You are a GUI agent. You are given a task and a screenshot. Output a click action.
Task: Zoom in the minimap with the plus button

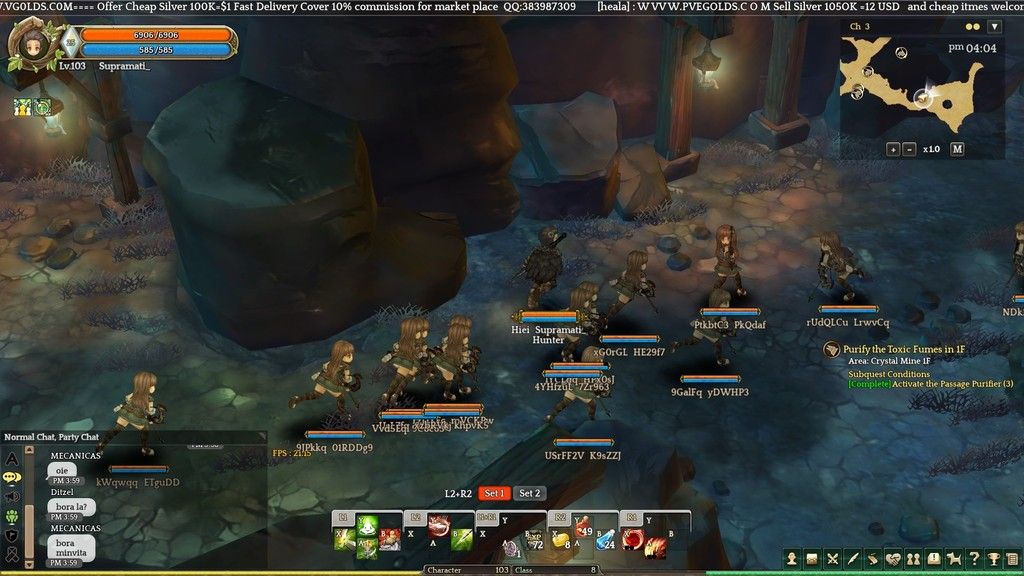pos(892,149)
